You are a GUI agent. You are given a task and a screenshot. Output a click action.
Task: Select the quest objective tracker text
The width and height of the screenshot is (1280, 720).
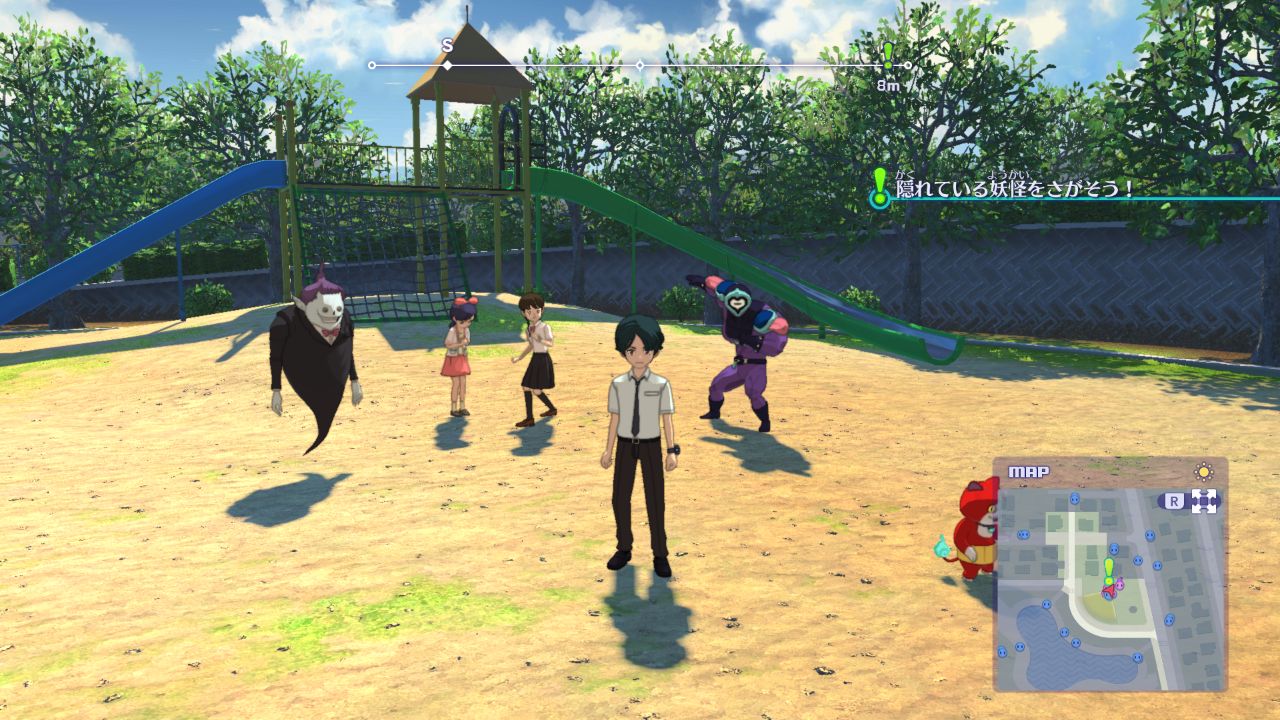(x=1016, y=188)
